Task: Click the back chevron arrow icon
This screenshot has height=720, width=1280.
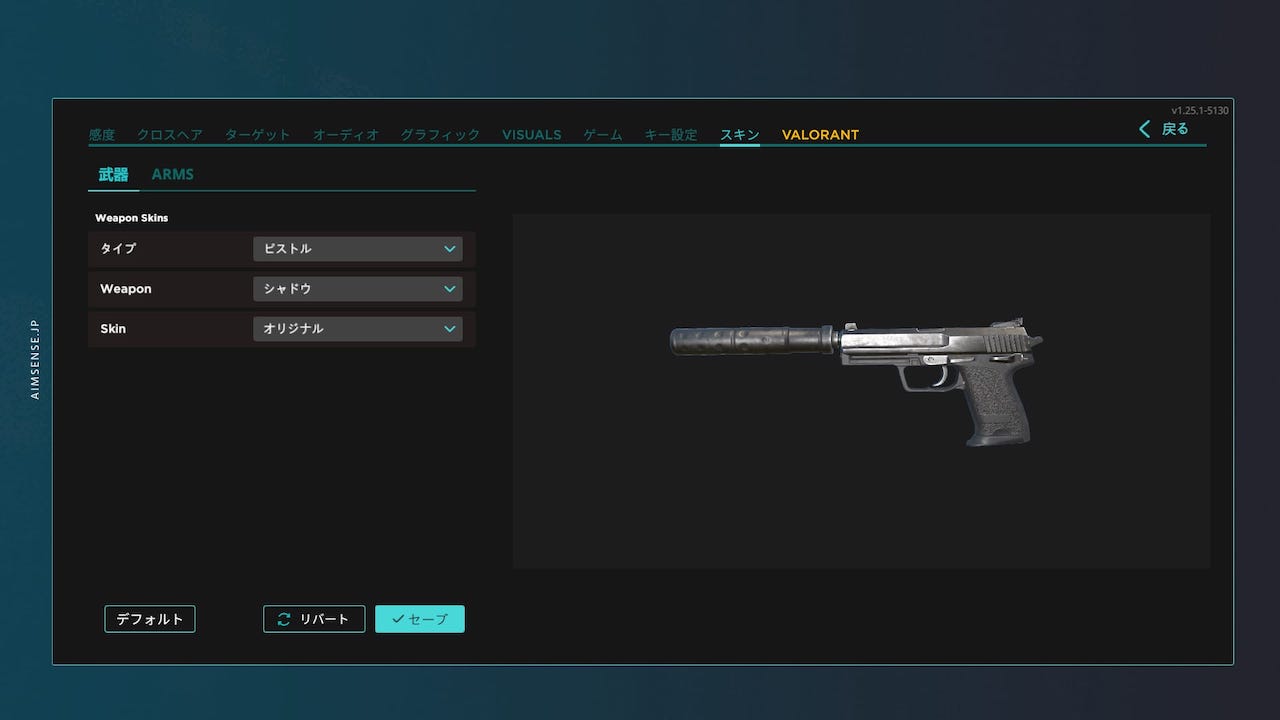Action: coord(1144,129)
